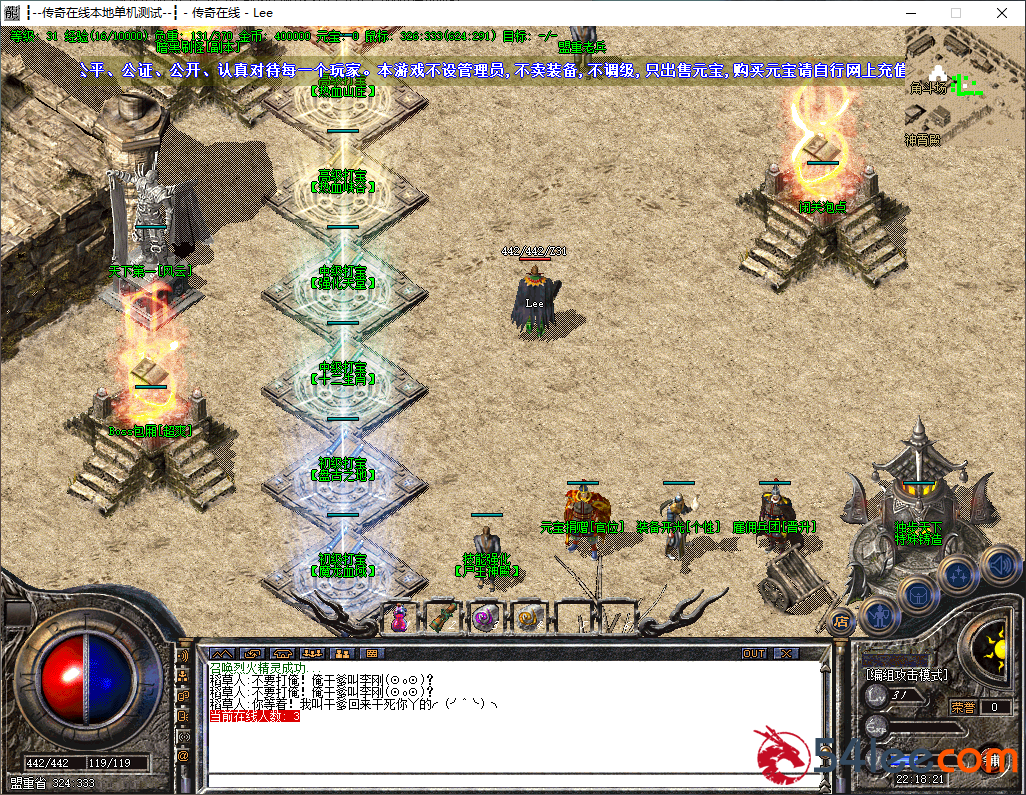Viewport: 1026px width, 795px height.
Task: Use the purple swirl scroll in belt
Action: click(485, 618)
